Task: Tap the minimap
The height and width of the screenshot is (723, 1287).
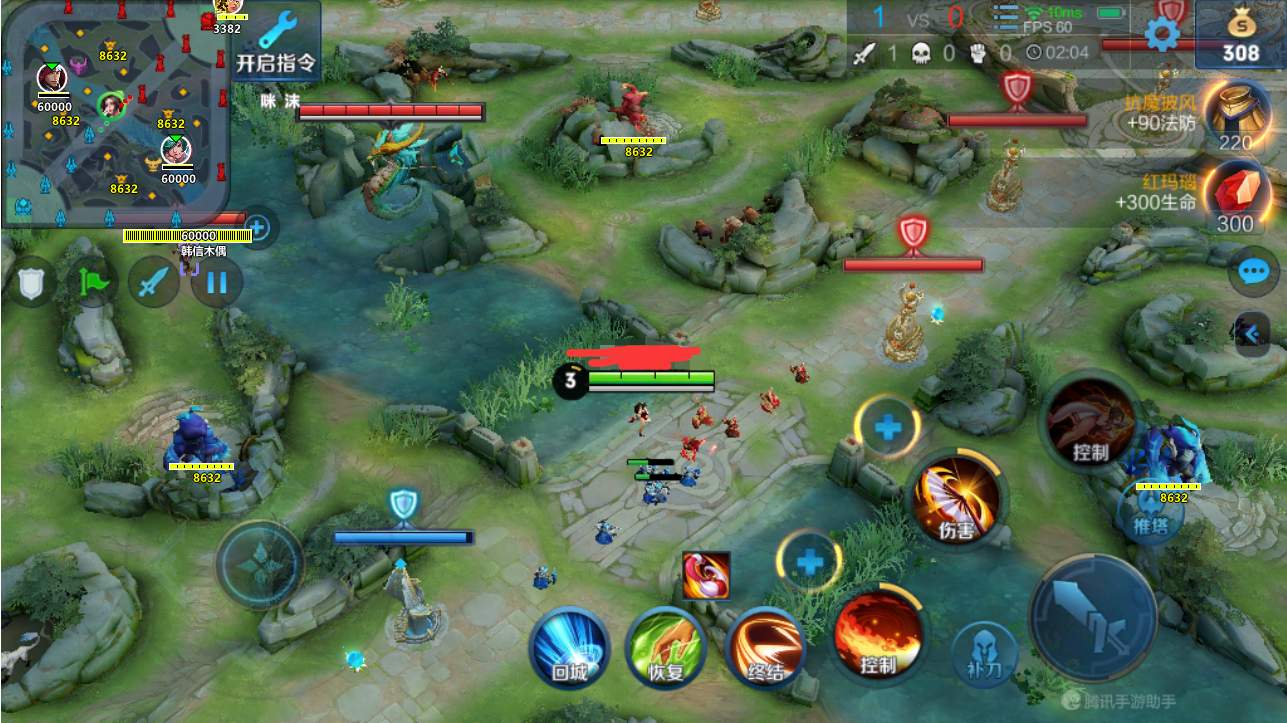Action: (x=115, y=110)
